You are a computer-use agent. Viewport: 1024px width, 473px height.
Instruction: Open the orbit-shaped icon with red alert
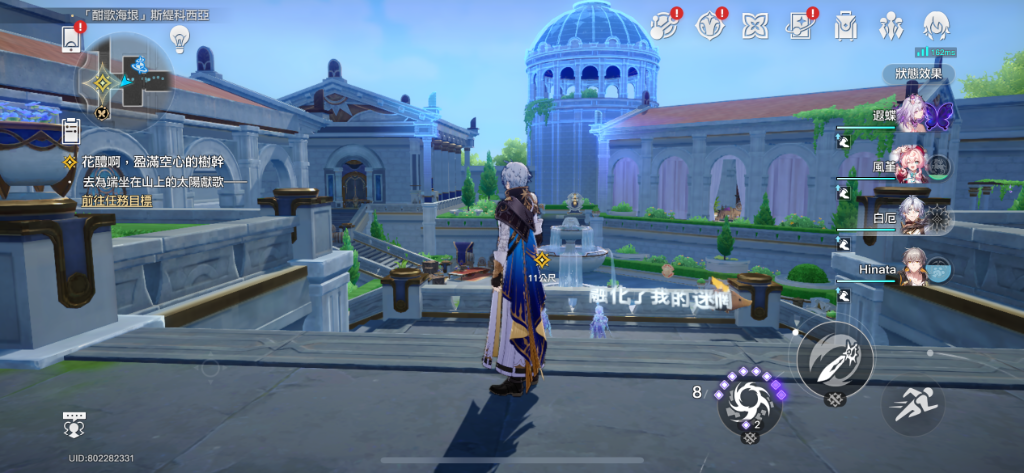coord(664,26)
